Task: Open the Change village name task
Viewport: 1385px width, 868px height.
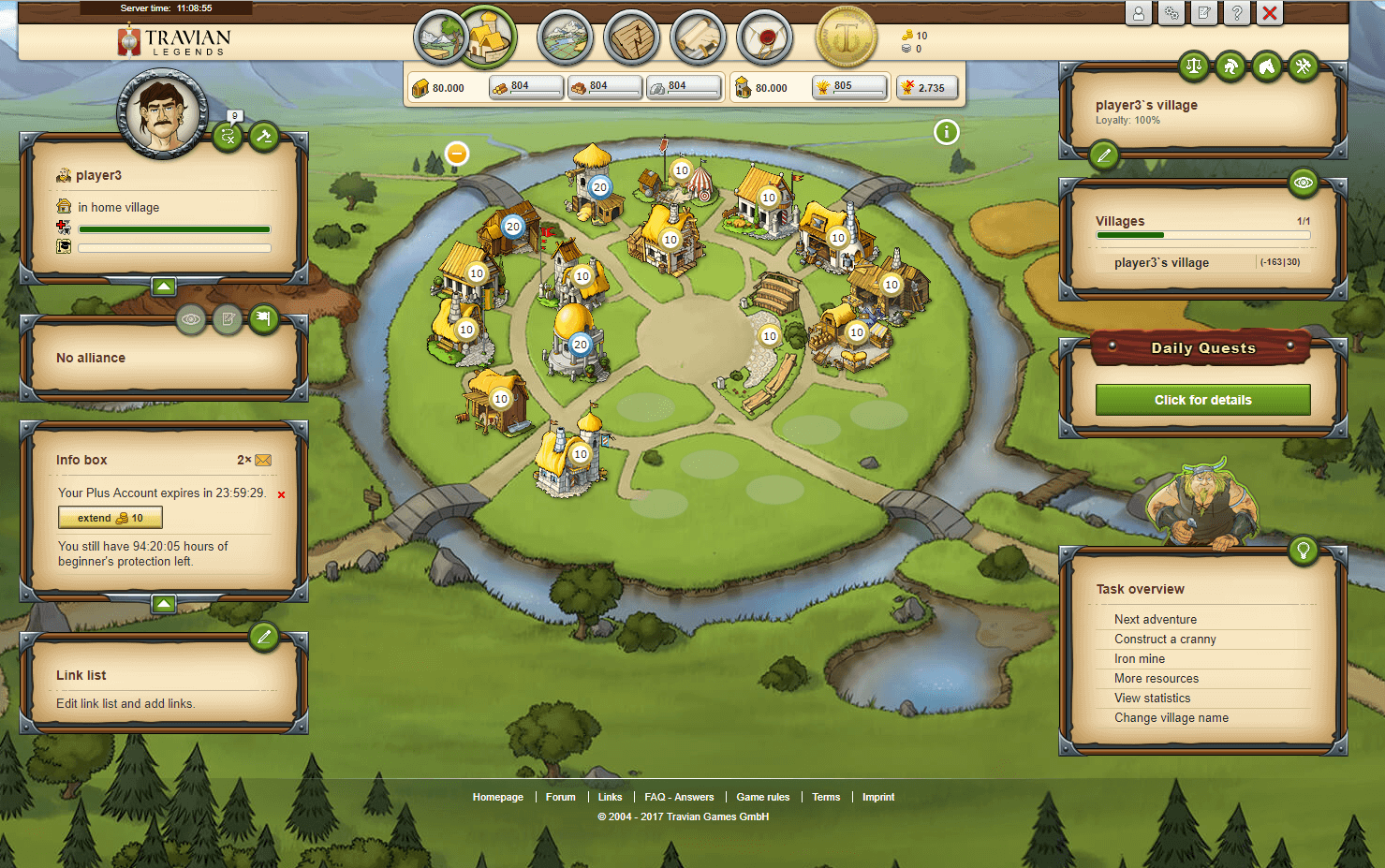Action: click(x=1171, y=717)
